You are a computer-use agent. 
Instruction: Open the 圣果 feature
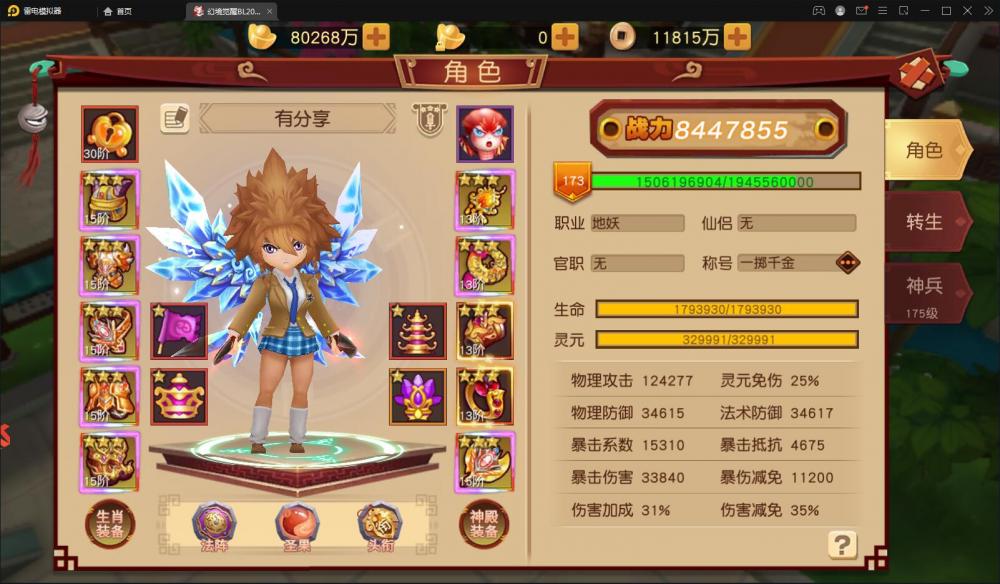tap(297, 524)
